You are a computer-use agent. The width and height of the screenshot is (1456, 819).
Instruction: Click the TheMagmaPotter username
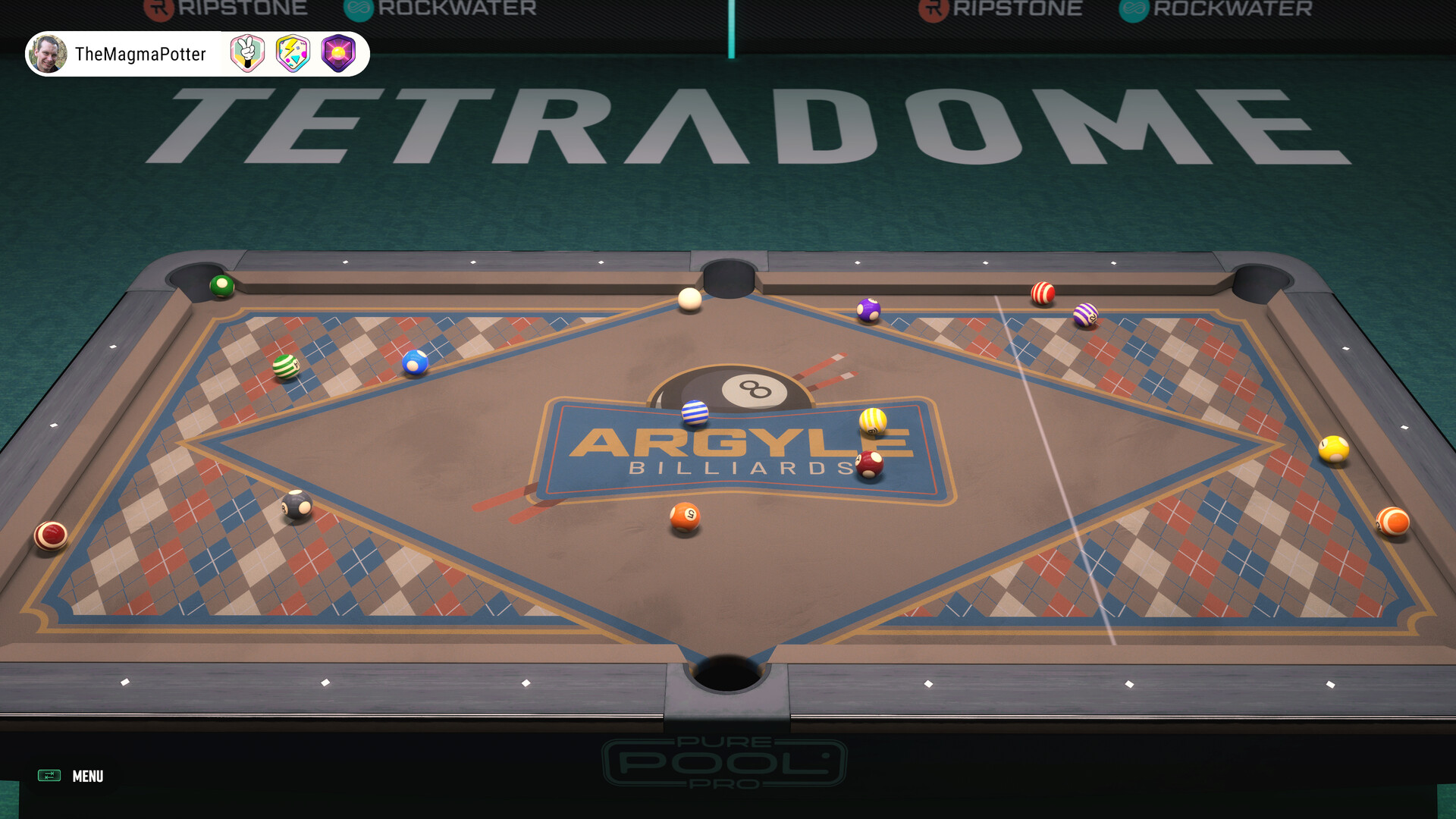pyautogui.click(x=139, y=54)
